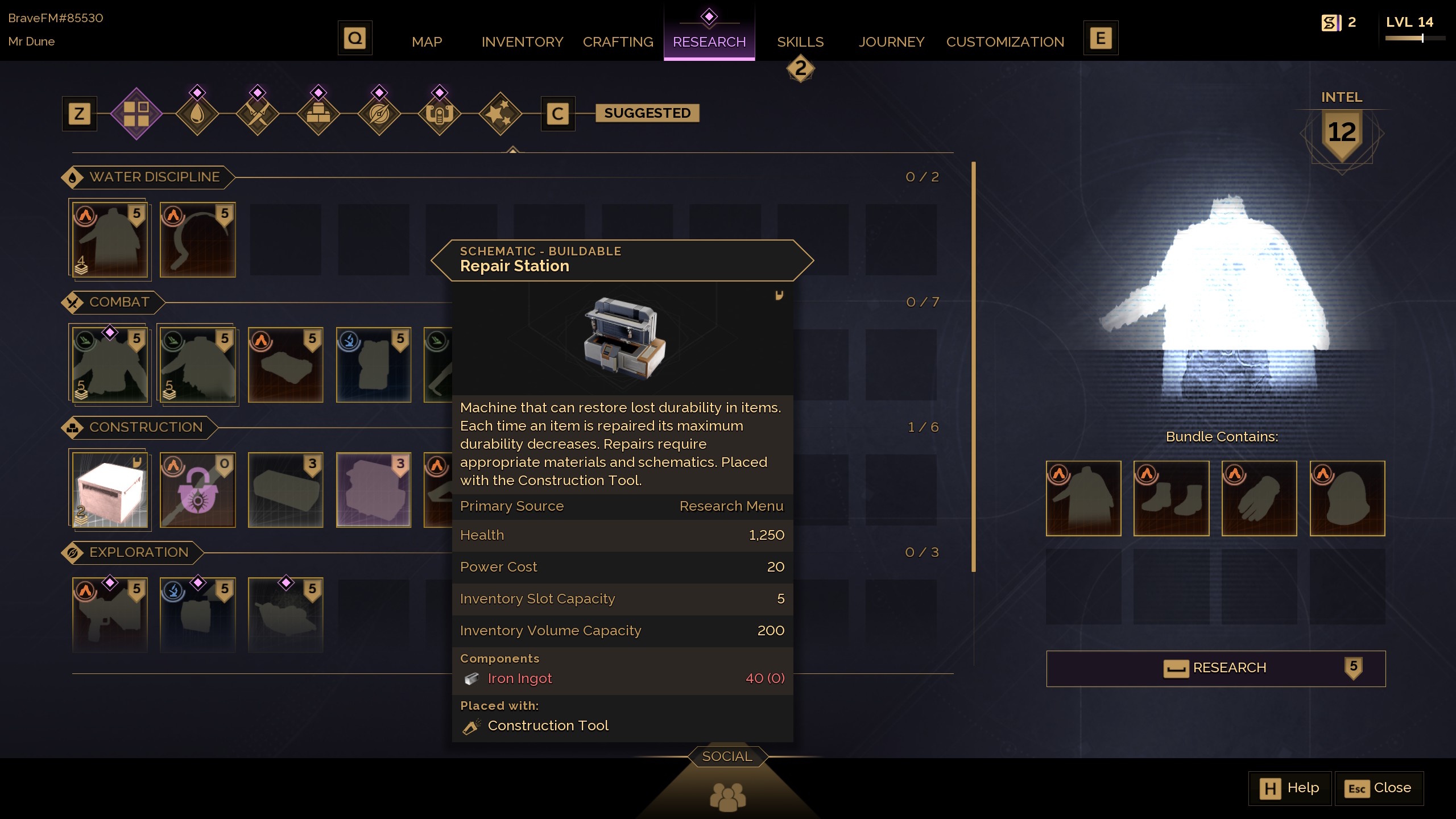Open Help from the bottom bar
Screen dimensions: 1456x819
coord(1289,788)
